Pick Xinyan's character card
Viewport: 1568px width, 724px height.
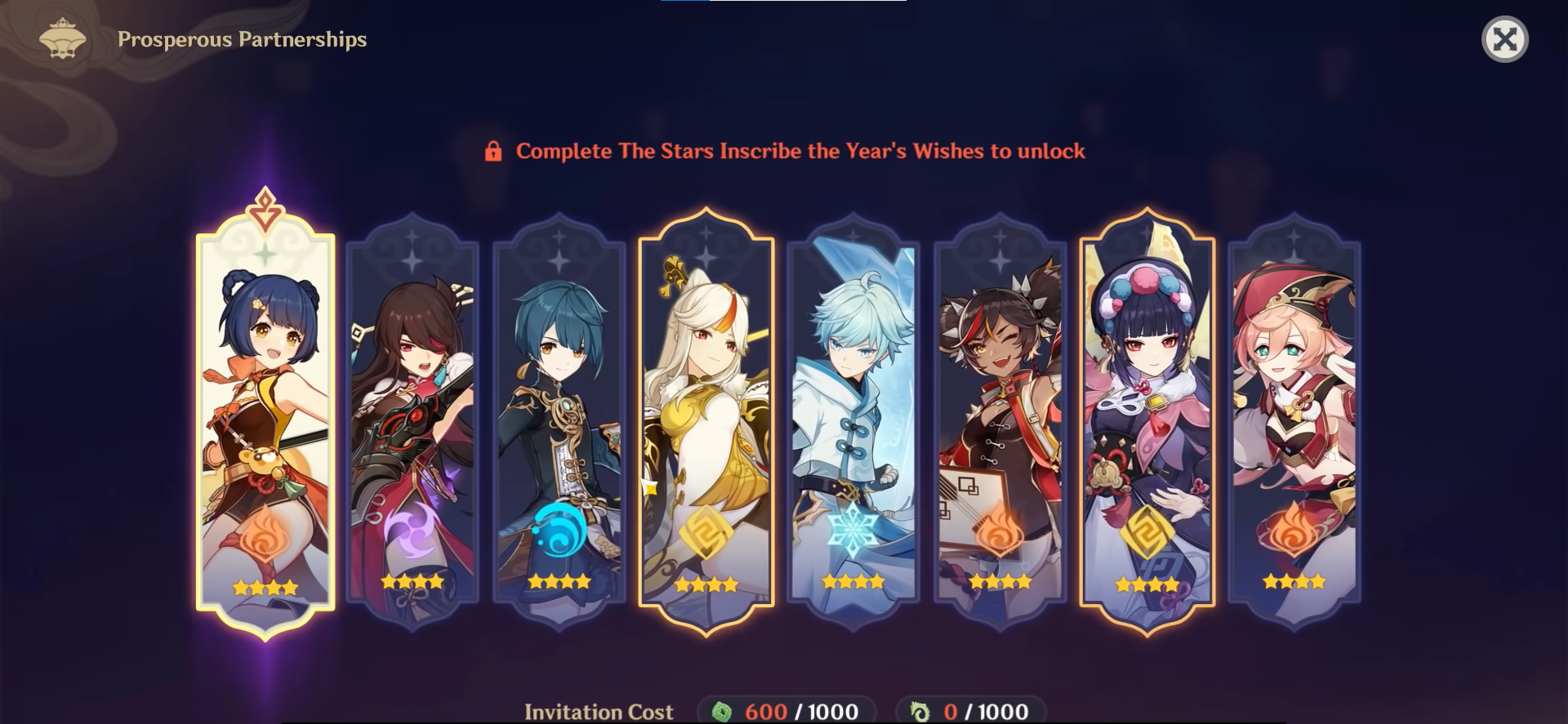coord(1000,420)
